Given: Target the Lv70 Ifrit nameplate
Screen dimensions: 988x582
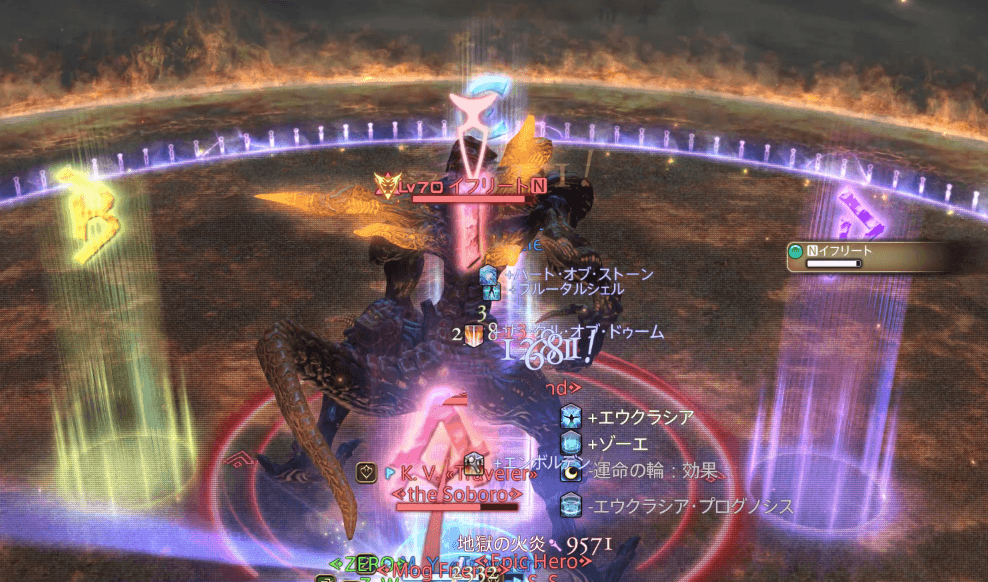Looking at the screenshot, I should click(x=465, y=187).
